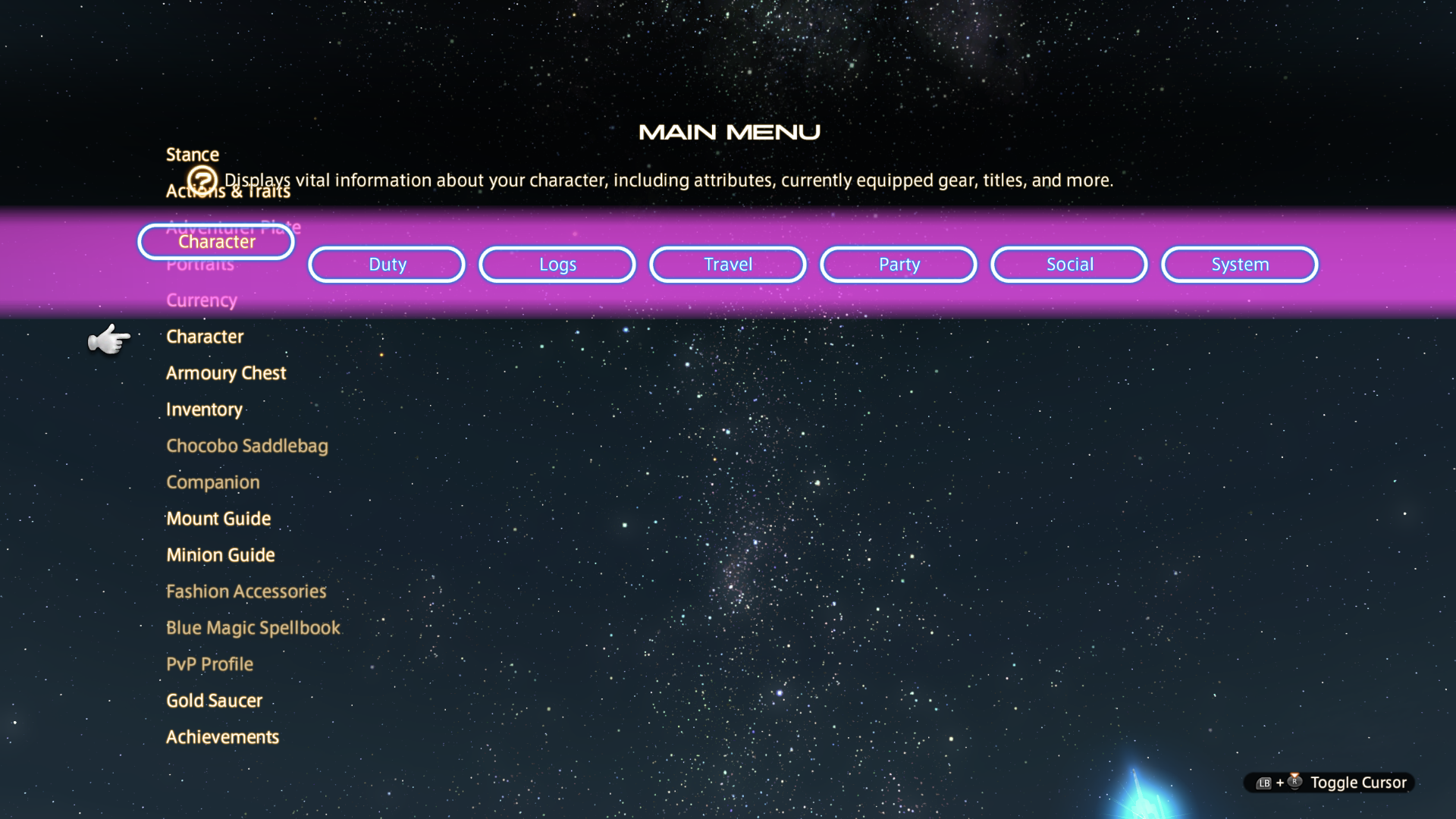View your Achievements

click(222, 736)
